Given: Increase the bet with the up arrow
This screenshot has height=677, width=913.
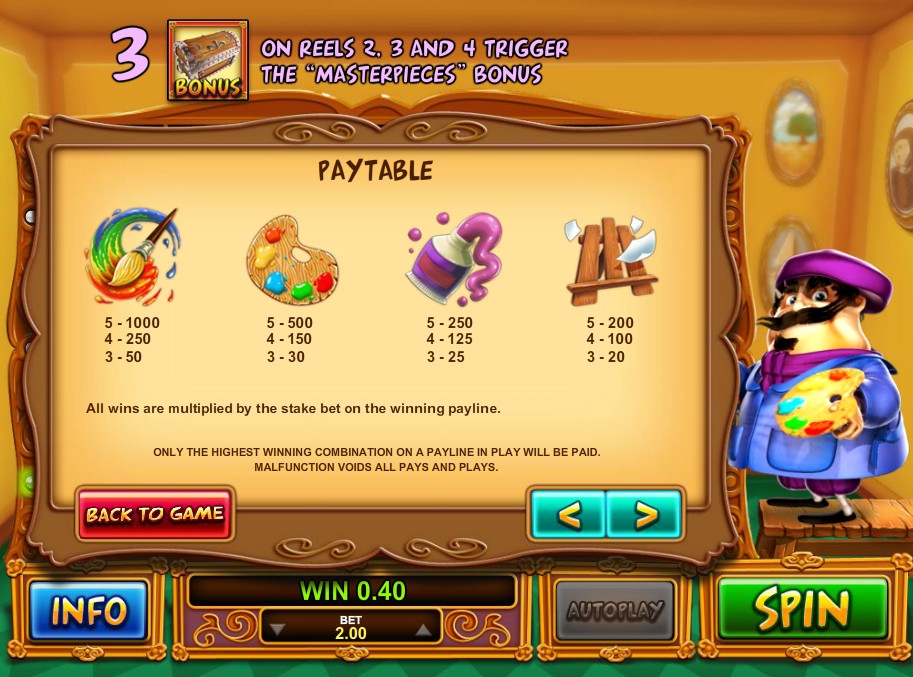Looking at the screenshot, I should coord(423,630).
